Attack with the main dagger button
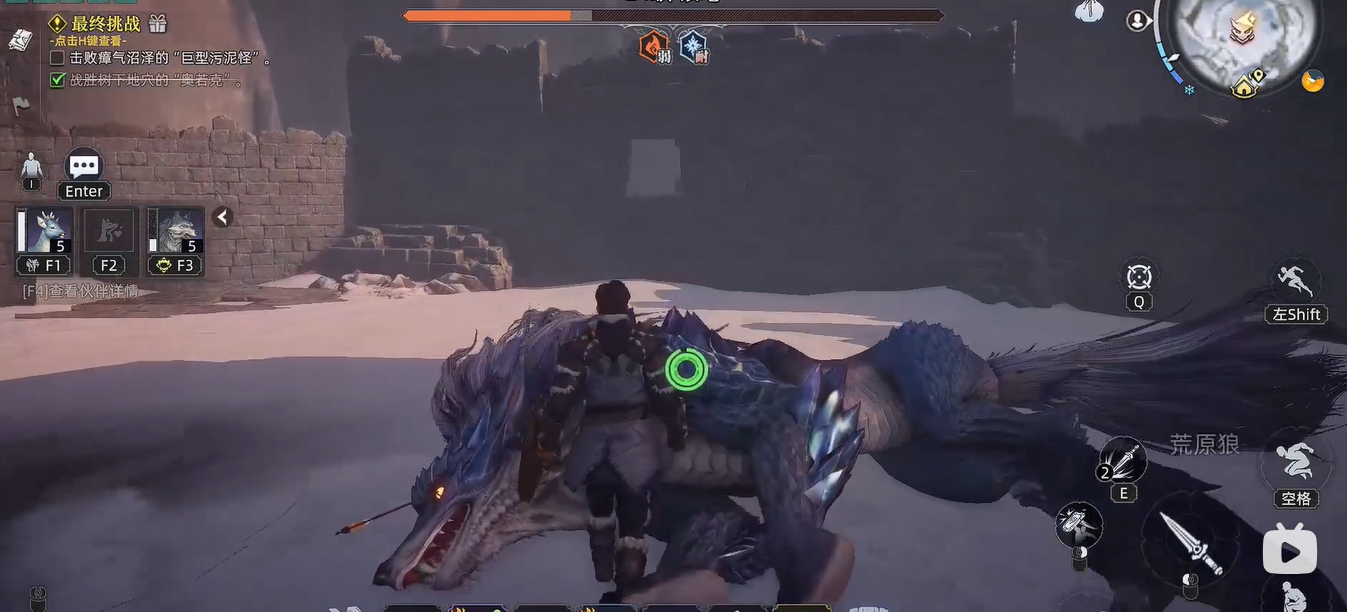Image resolution: width=1347 pixels, height=612 pixels. pyautogui.click(x=1190, y=541)
